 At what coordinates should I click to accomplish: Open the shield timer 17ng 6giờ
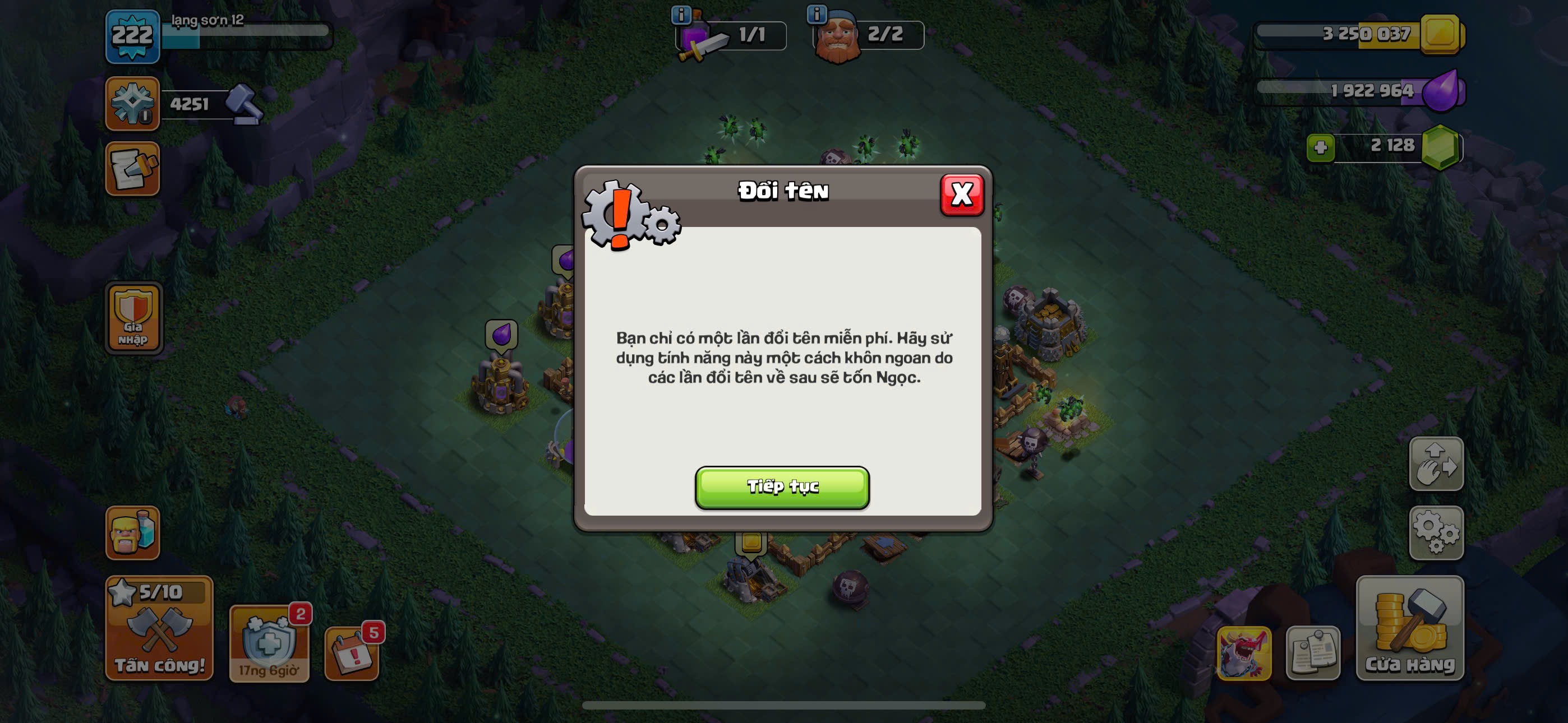pos(269,644)
